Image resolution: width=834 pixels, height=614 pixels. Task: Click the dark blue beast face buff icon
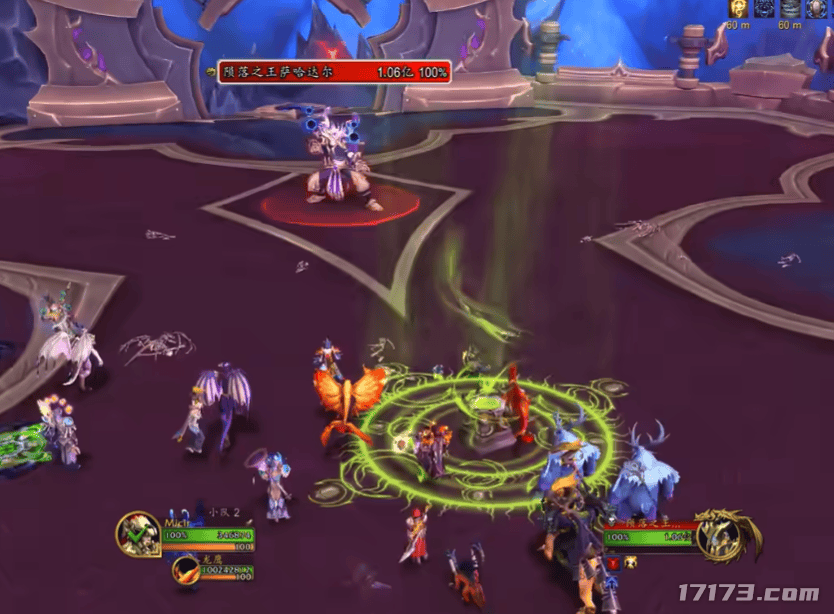765,9
